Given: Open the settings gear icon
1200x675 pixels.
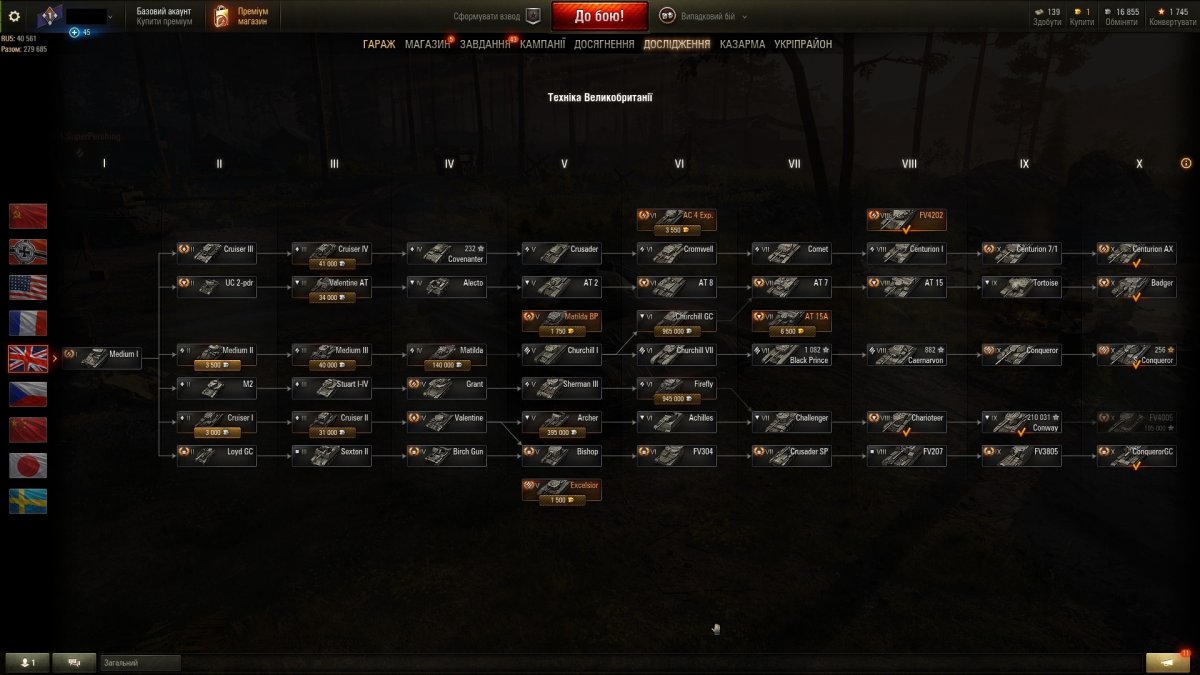Looking at the screenshot, I should click(x=14, y=16).
